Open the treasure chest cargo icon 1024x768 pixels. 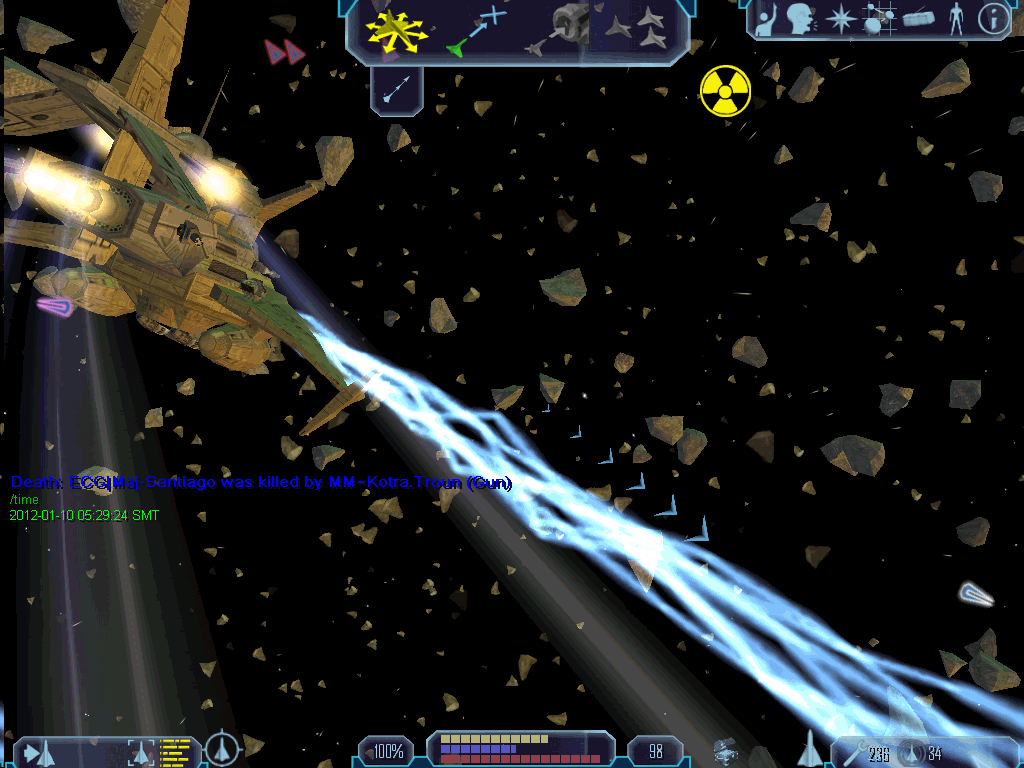point(726,750)
